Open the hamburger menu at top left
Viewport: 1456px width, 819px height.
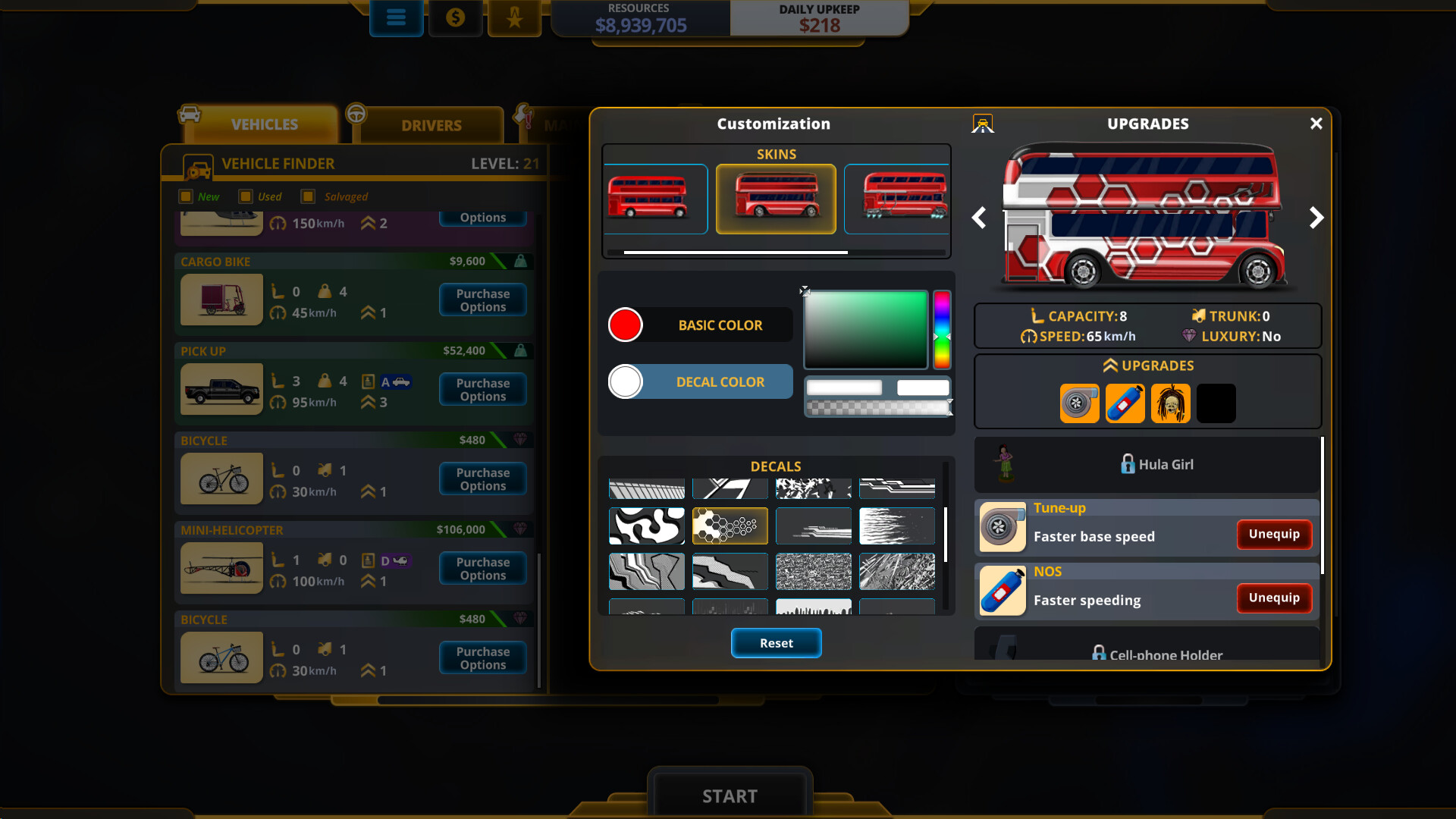click(396, 18)
